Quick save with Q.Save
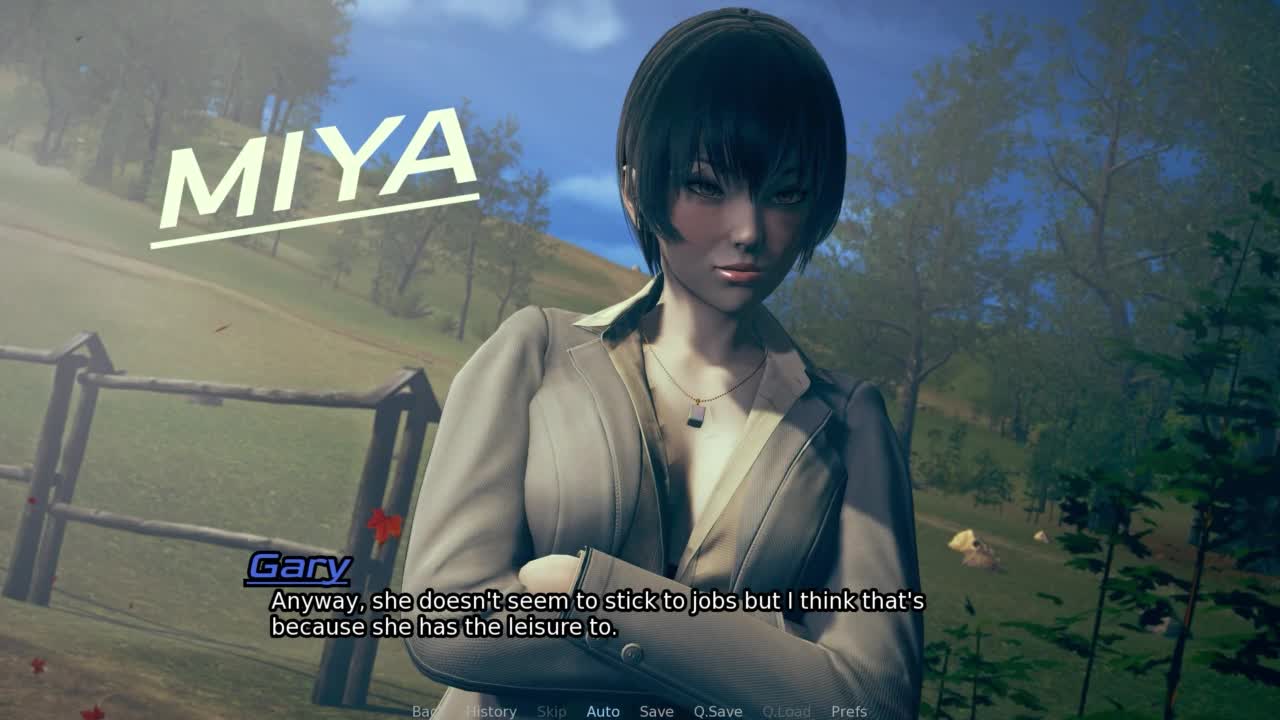This screenshot has width=1280, height=720. pos(718,711)
